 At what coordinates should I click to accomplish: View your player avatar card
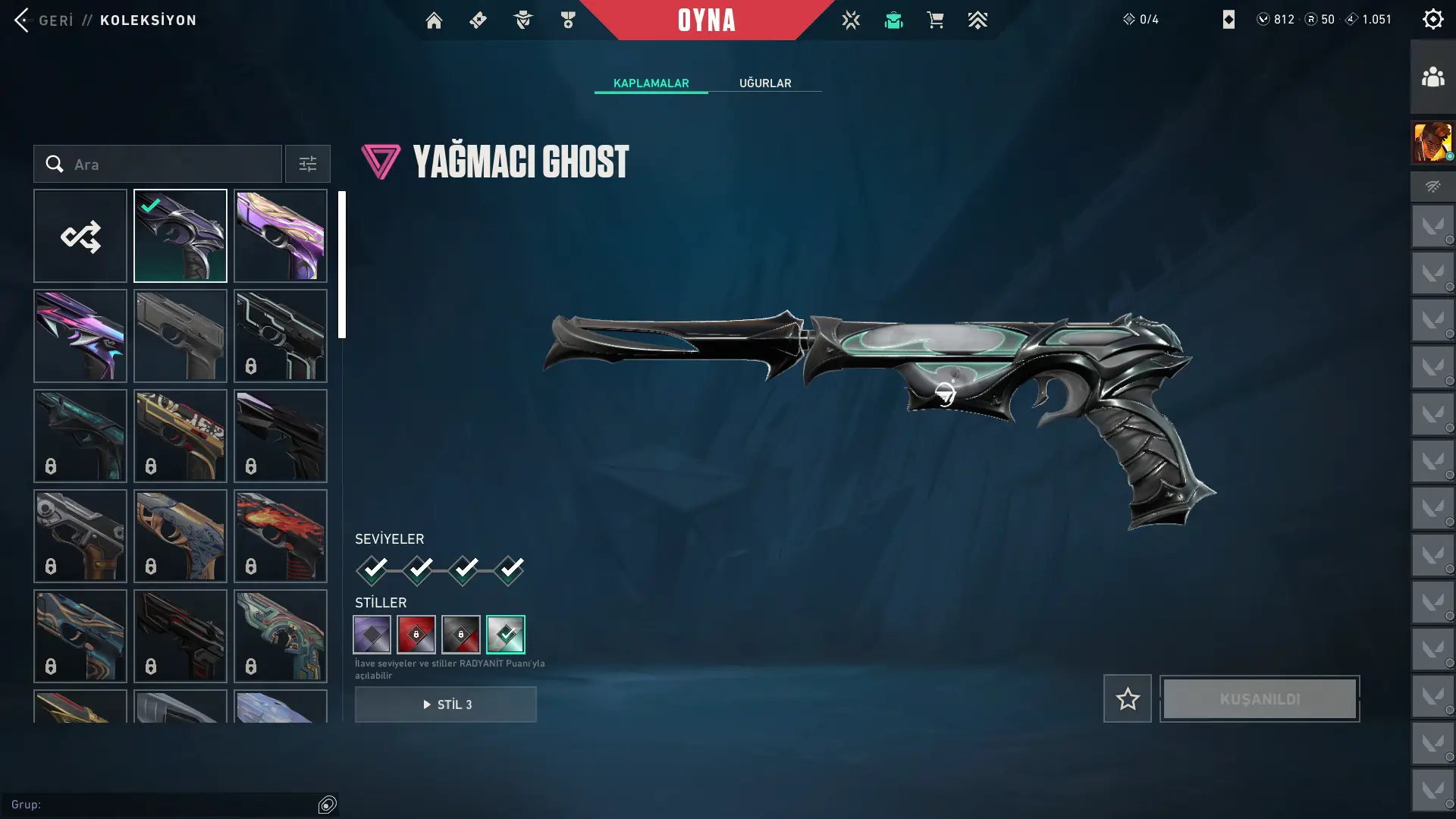(x=1432, y=143)
